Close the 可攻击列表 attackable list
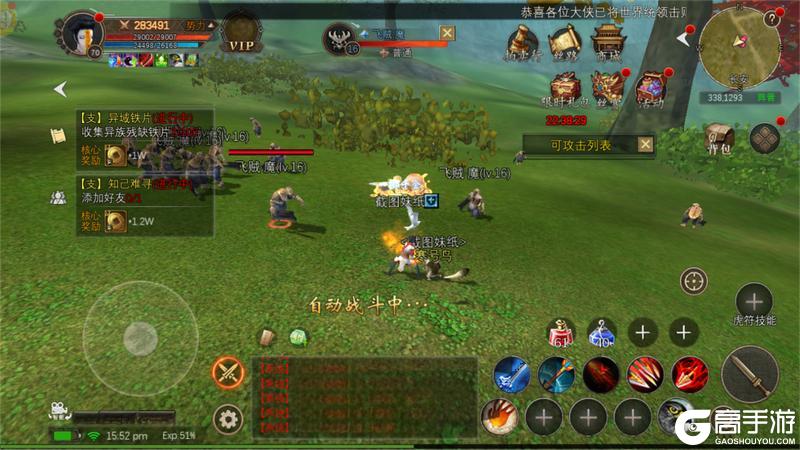Viewport: 800px width, 450px height. tap(645, 145)
